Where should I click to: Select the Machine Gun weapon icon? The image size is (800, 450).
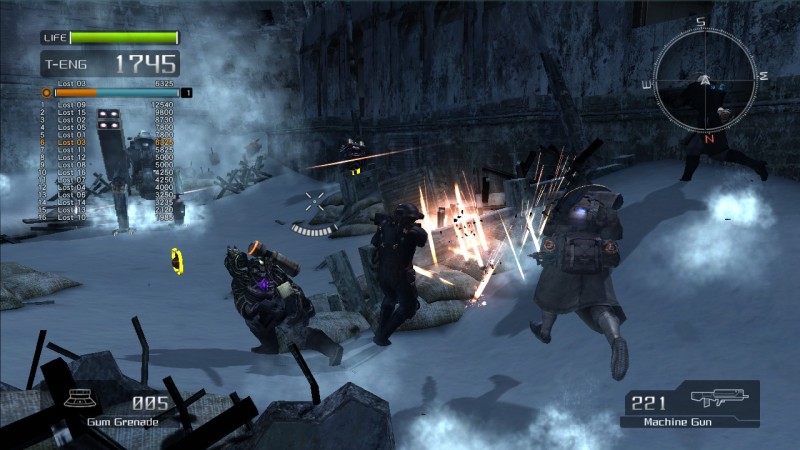(x=717, y=399)
